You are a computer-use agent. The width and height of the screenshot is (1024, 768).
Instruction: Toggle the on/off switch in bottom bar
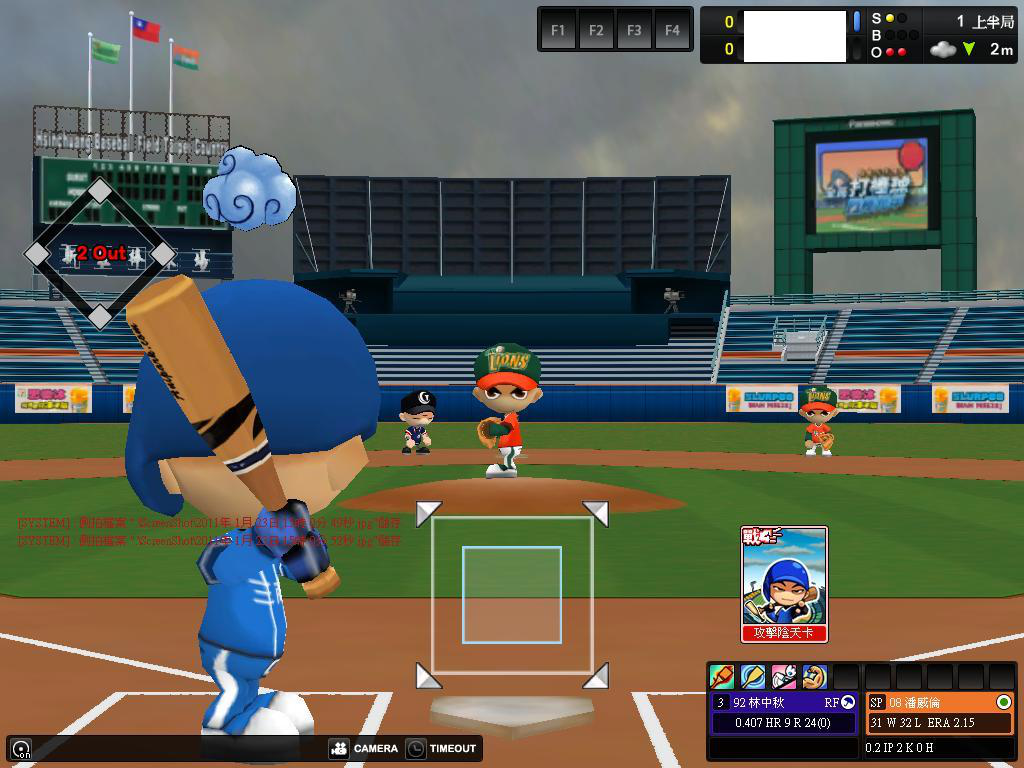click(x=20, y=749)
